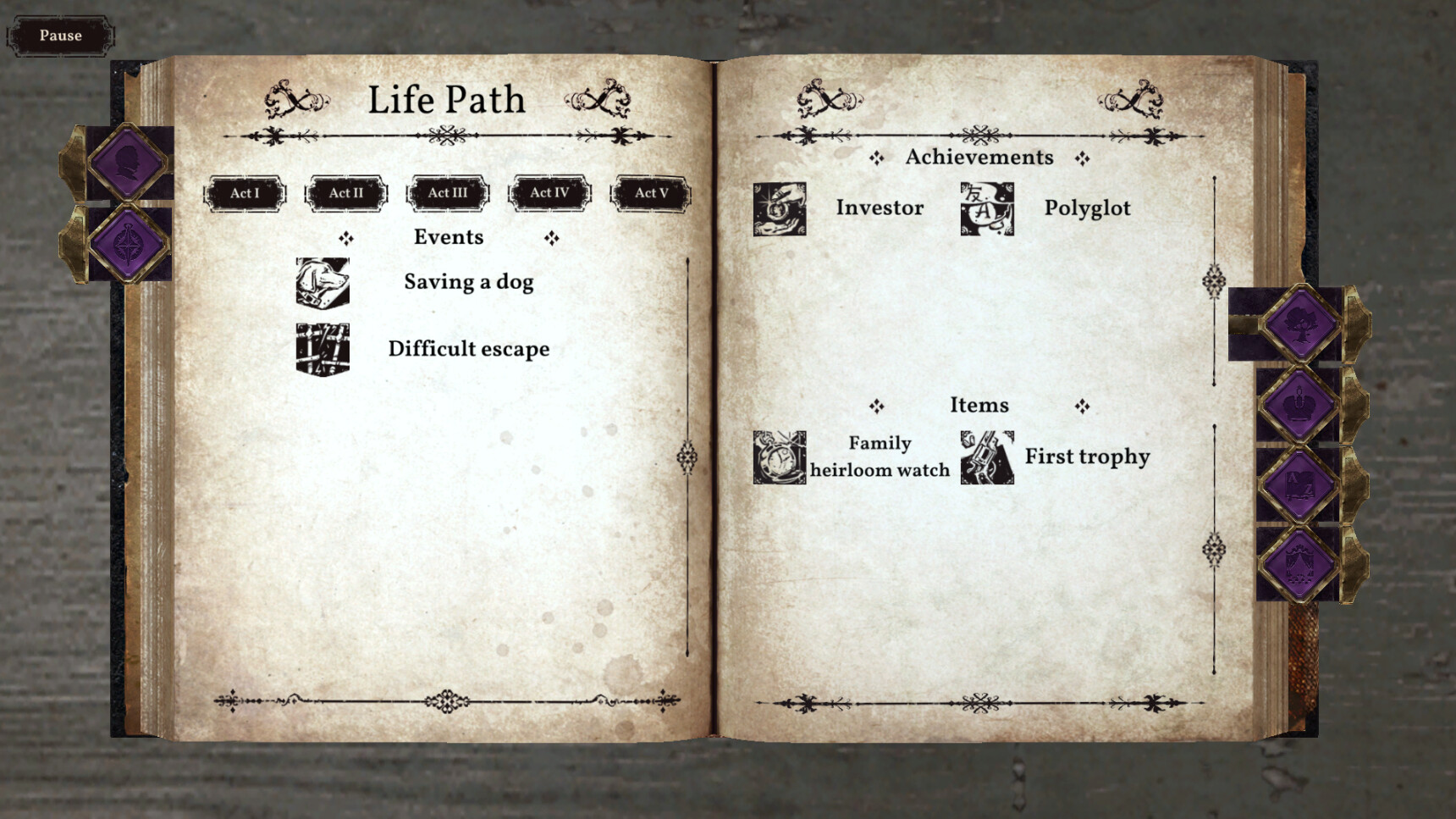Select the Act II tab
1456x819 pixels.
pyautogui.click(x=345, y=193)
